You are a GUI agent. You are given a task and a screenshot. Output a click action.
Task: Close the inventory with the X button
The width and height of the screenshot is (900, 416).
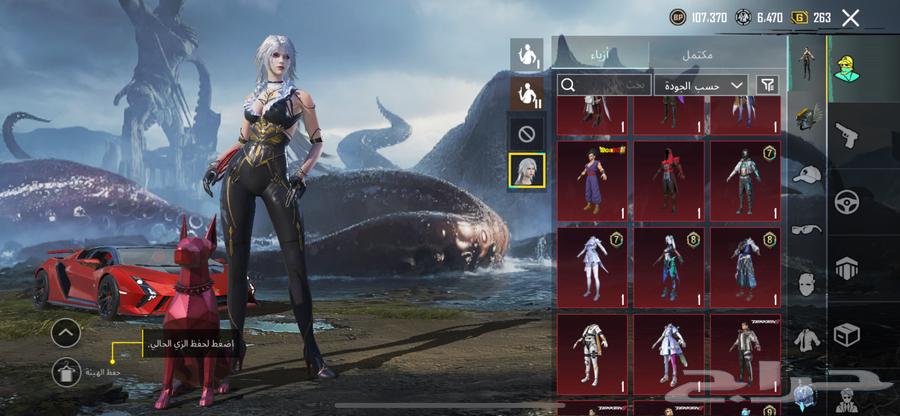[850, 17]
